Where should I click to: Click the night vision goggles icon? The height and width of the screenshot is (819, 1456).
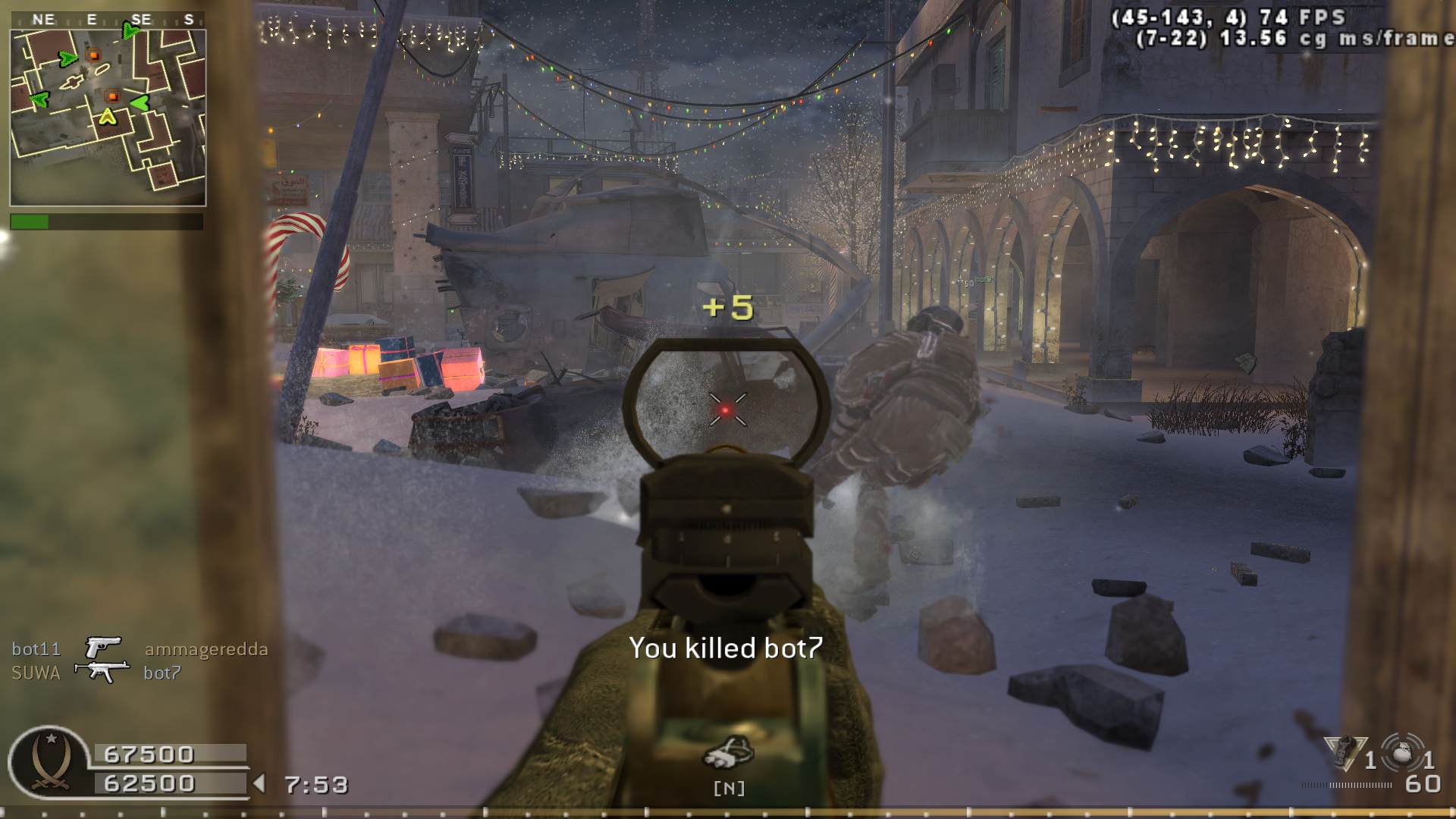pos(727,752)
